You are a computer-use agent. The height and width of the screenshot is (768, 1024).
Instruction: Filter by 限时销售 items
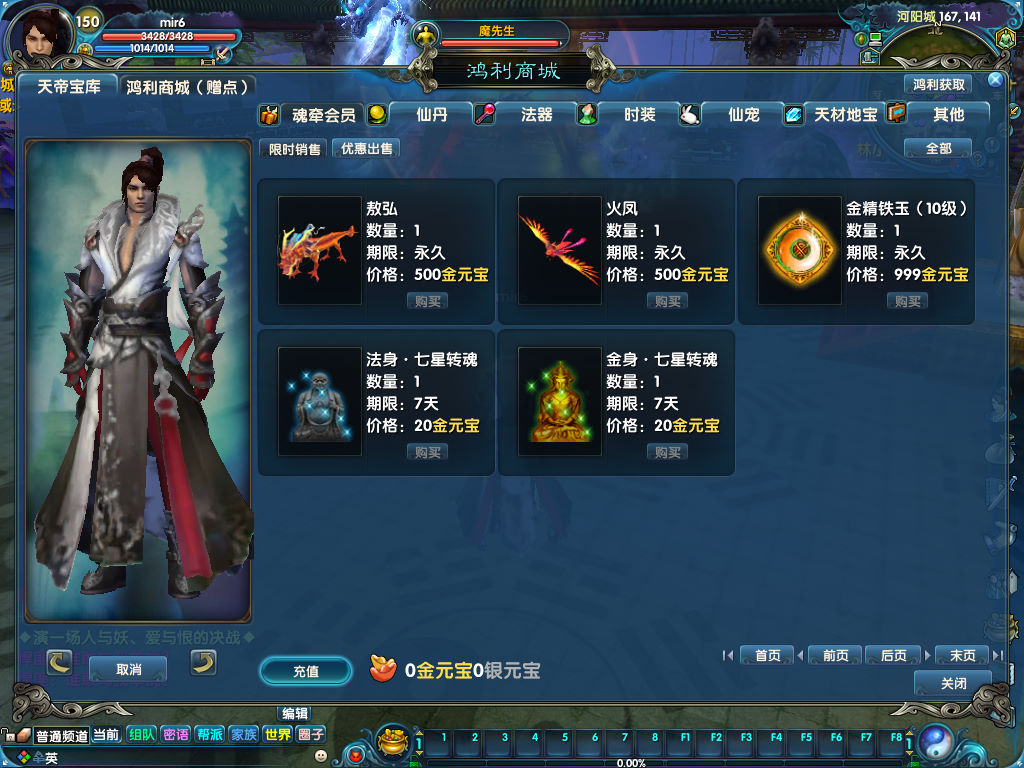click(295, 149)
